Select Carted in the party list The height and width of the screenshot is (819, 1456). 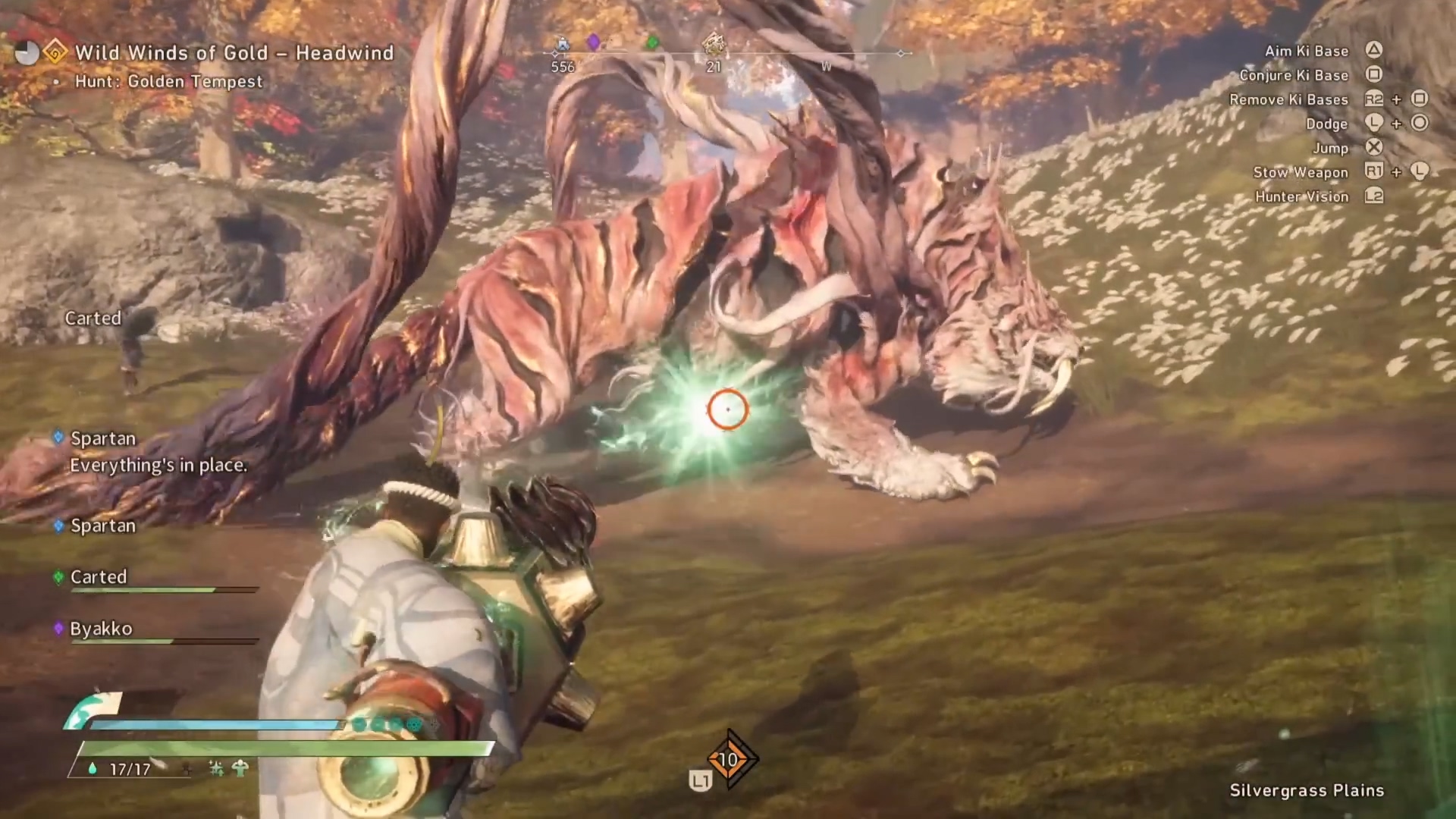click(x=99, y=577)
